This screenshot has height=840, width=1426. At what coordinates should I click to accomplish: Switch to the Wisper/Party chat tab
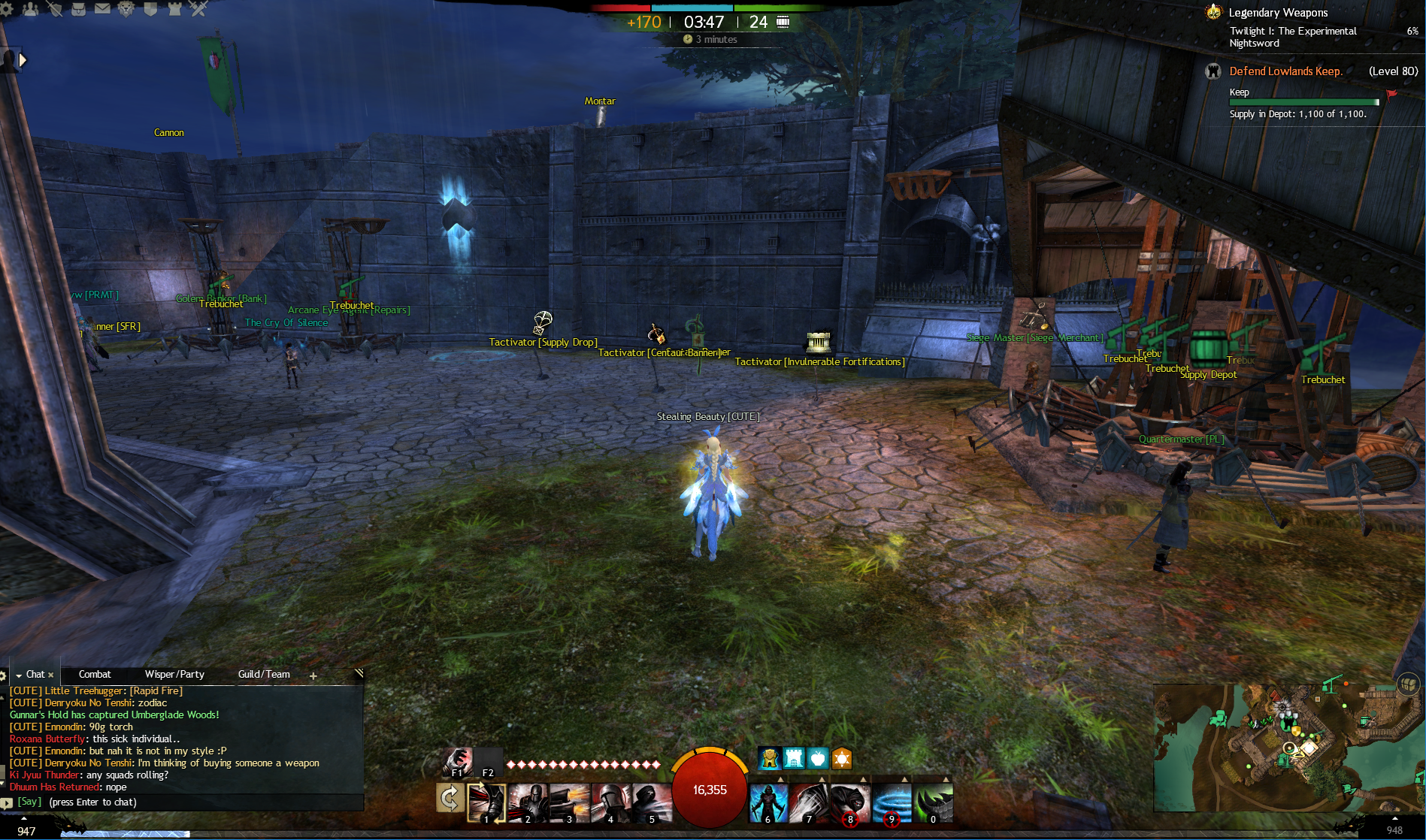click(174, 675)
